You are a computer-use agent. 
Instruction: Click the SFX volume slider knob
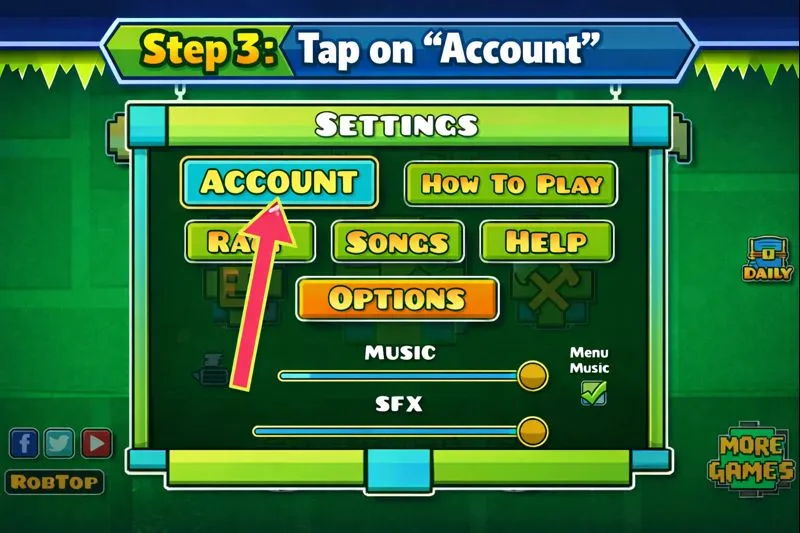point(533,432)
